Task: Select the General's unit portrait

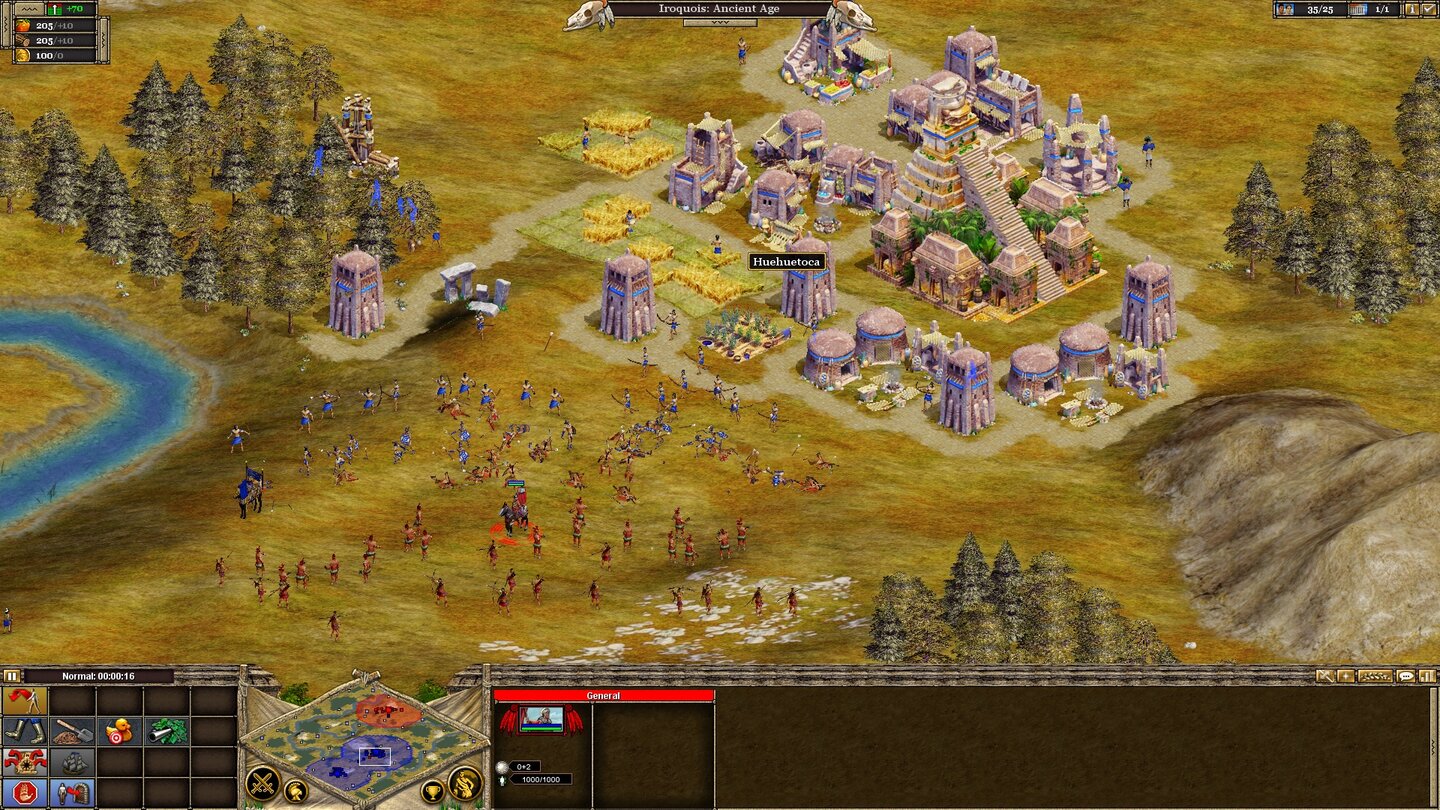Action: coord(541,717)
